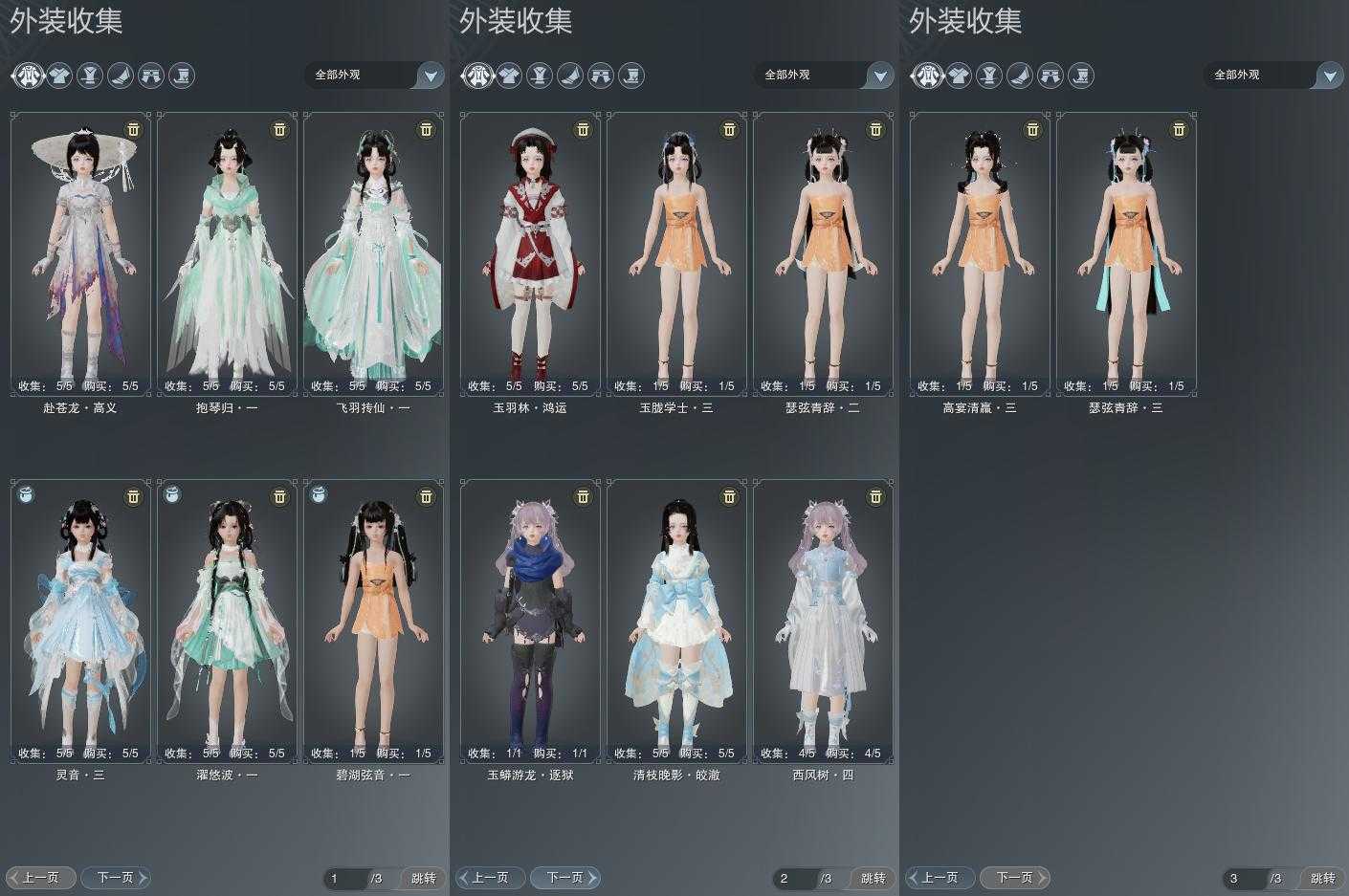Open the 飞羽抟仙·一 outfit card
Screen dimensions: 1349x896
(x=373, y=253)
